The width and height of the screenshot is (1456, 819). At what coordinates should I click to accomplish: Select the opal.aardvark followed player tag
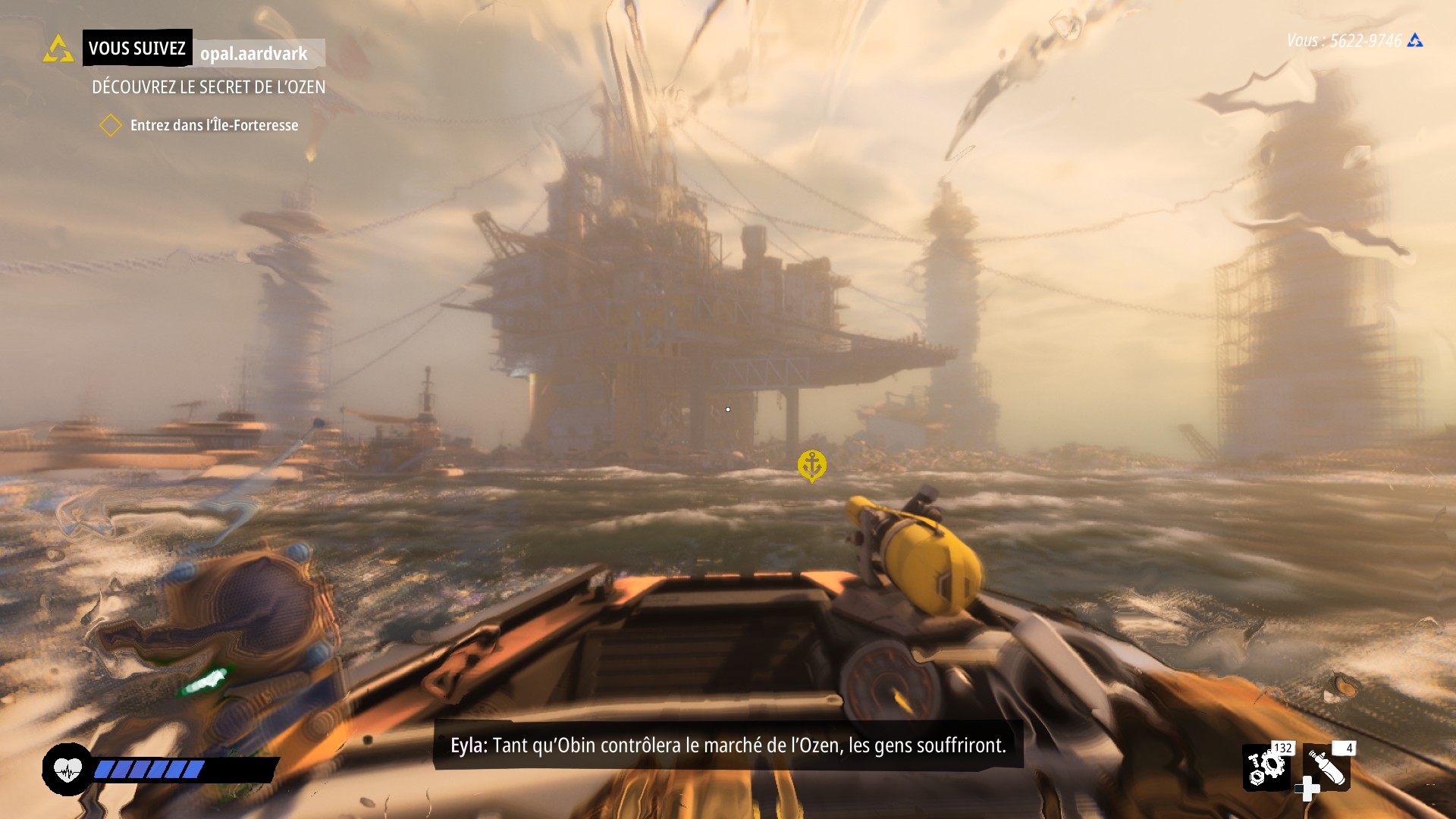[x=255, y=53]
